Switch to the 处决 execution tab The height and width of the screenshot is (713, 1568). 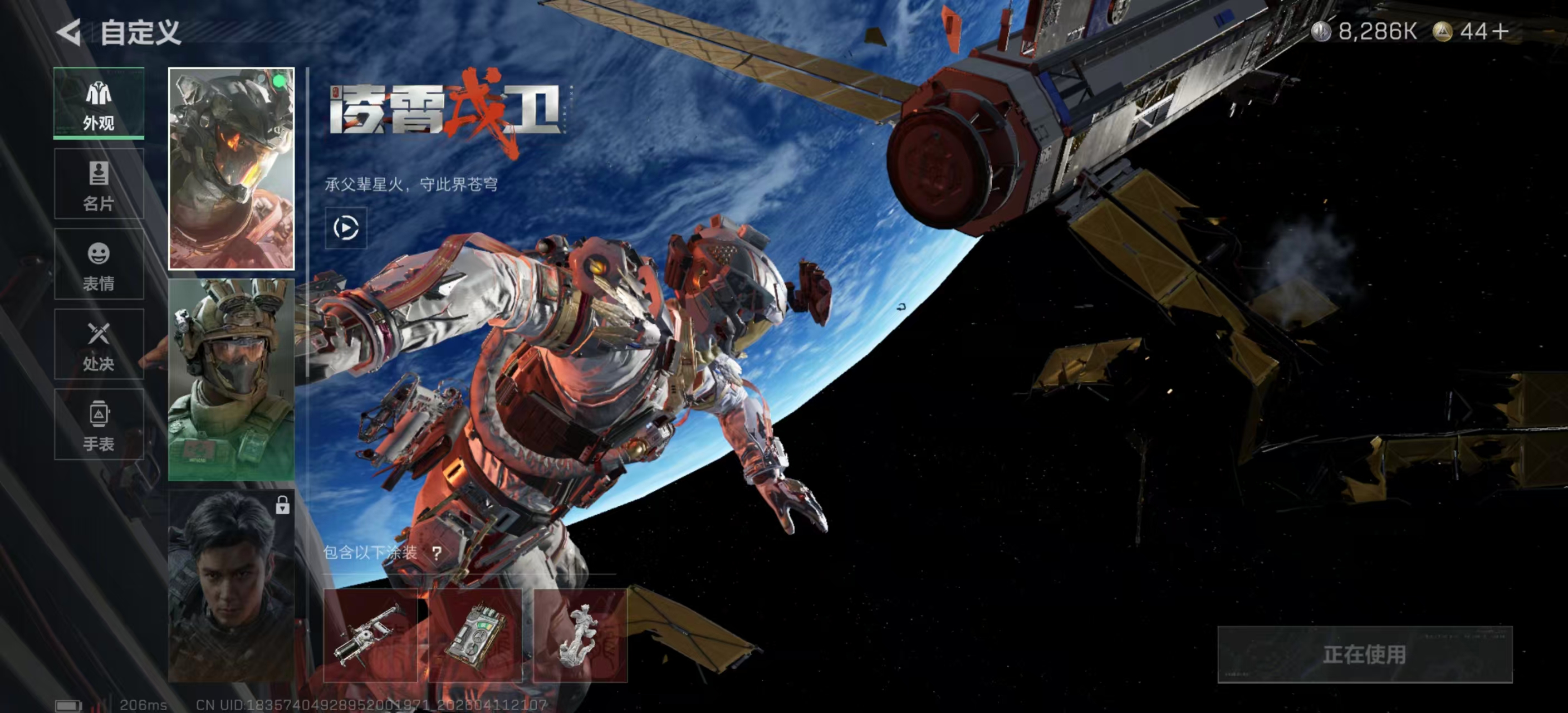pos(99,345)
